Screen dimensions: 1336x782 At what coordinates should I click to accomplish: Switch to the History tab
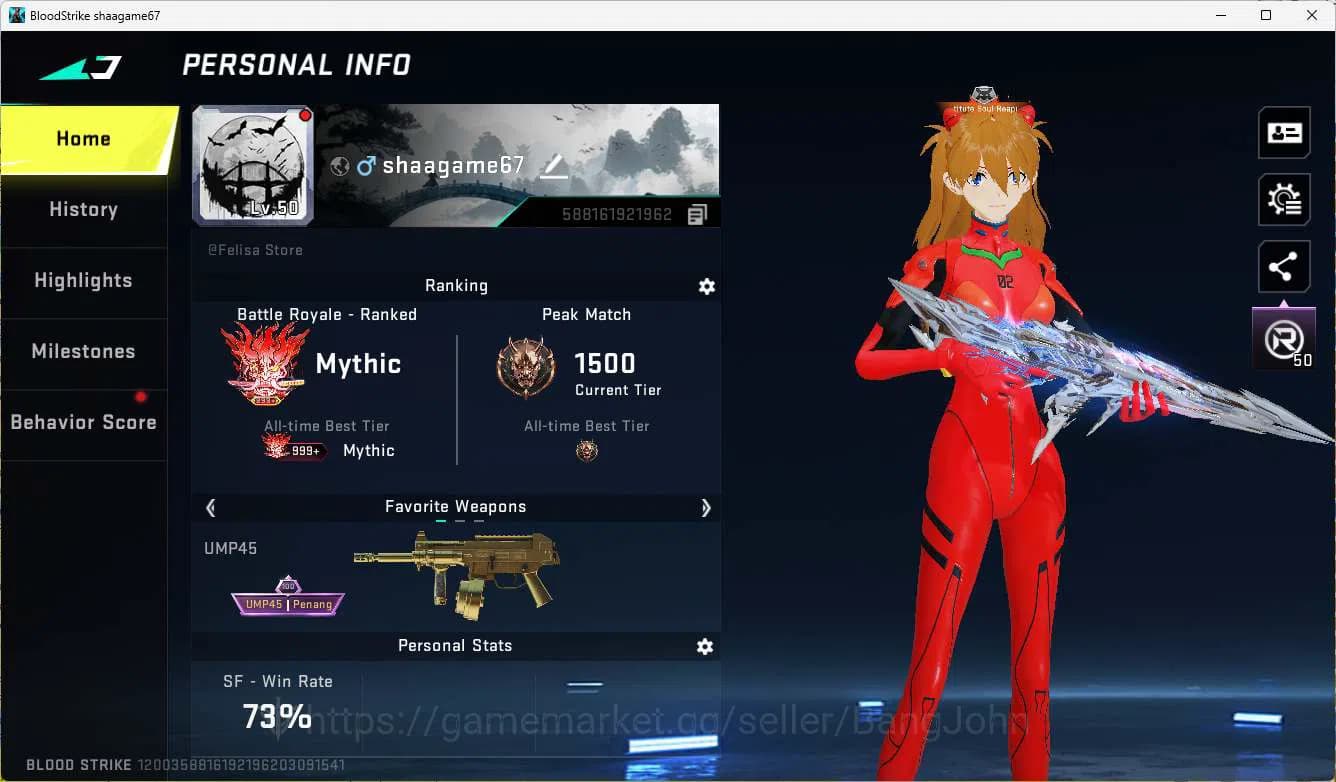[83, 209]
